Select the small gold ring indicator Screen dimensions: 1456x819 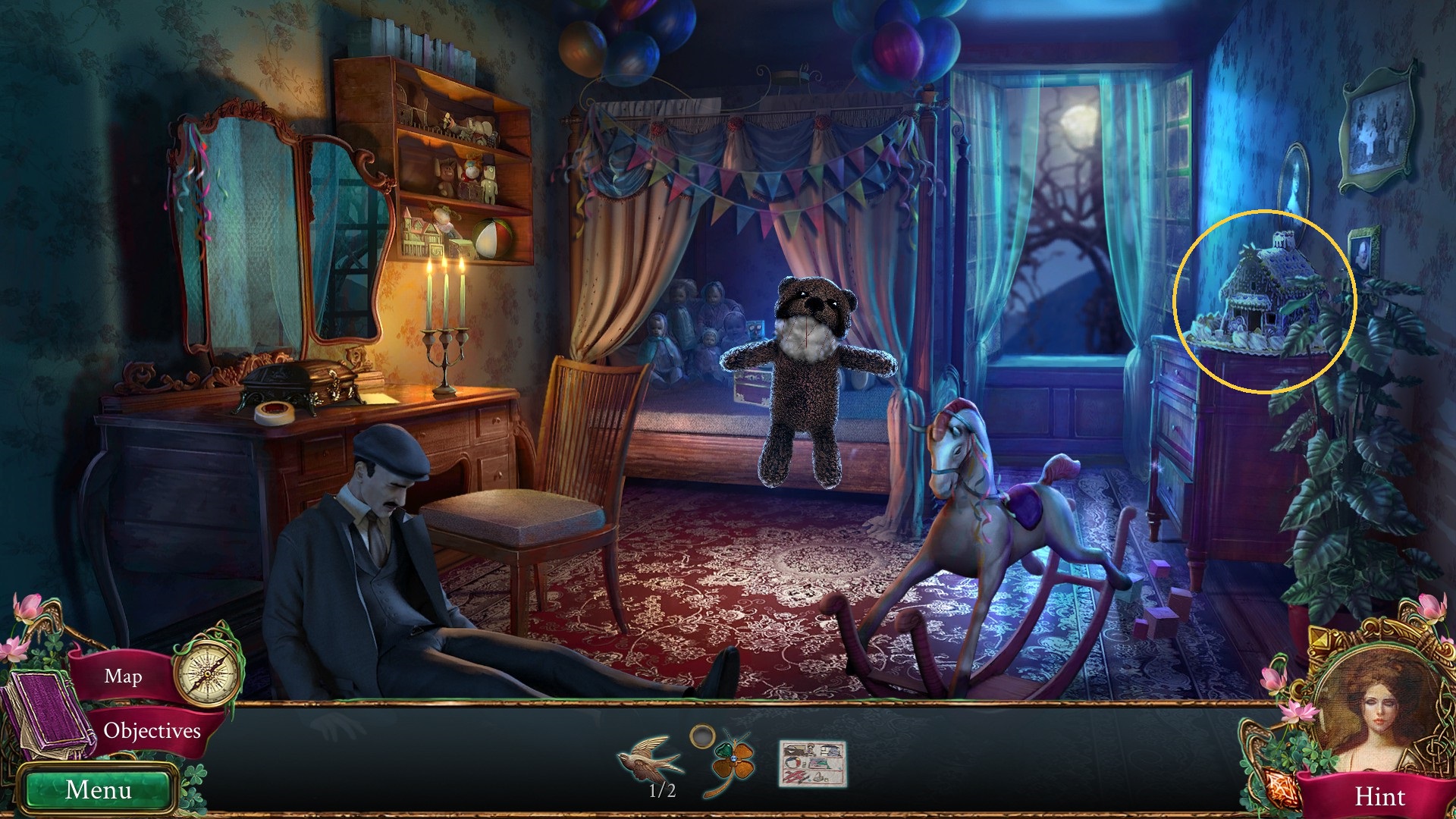702,735
